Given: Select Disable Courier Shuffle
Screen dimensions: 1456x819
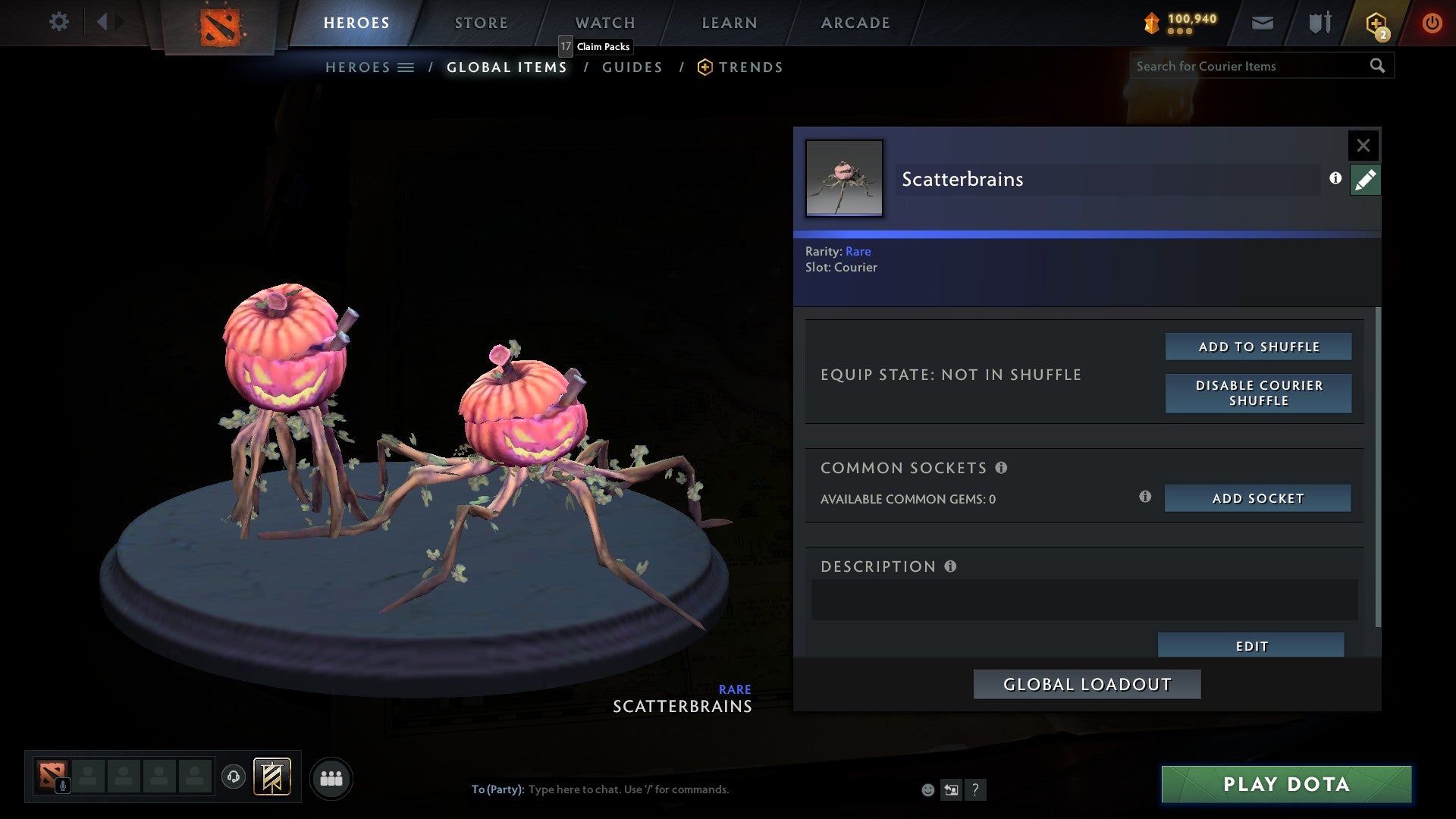Looking at the screenshot, I should tap(1258, 393).
